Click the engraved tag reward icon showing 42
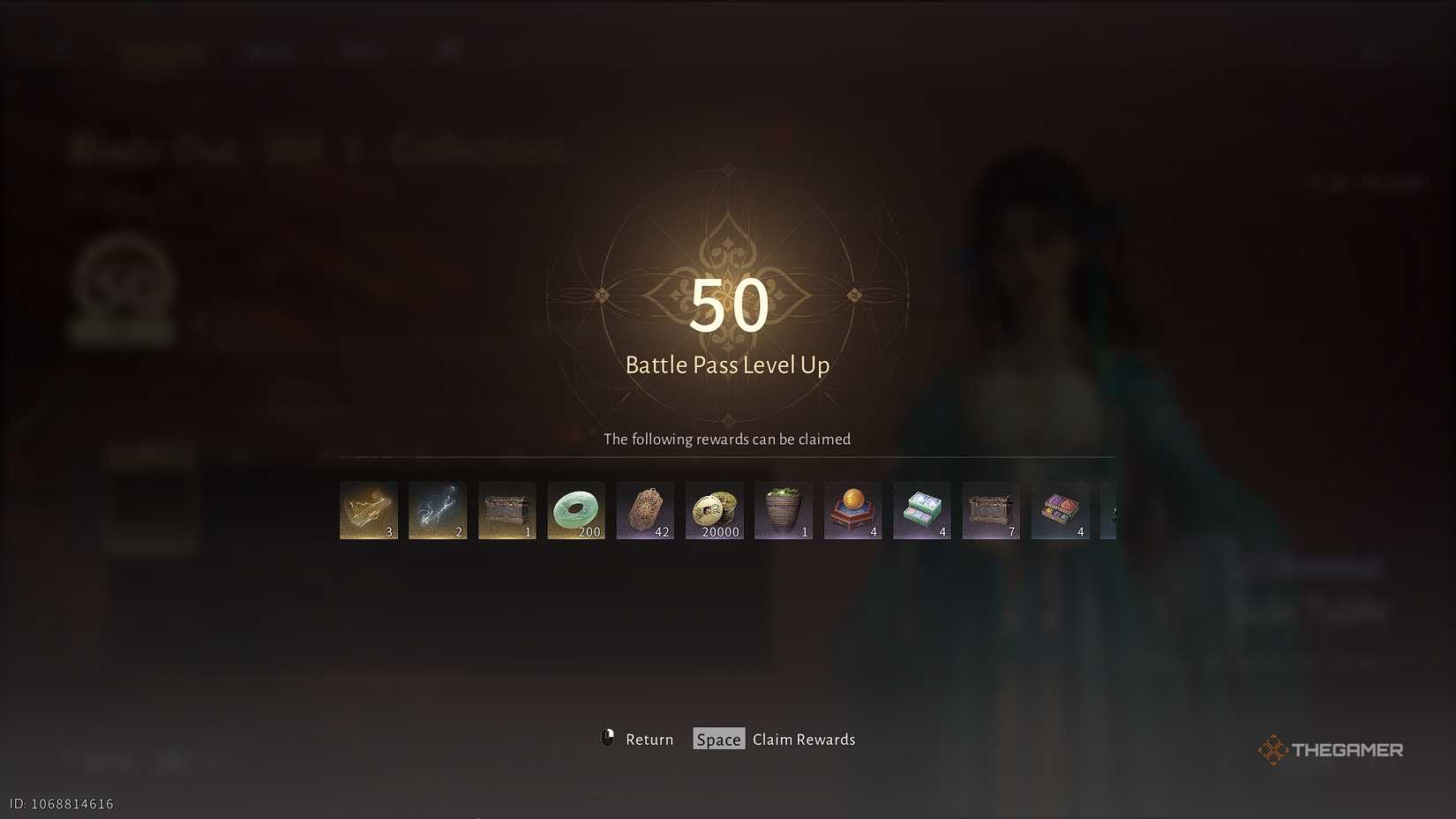This screenshot has width=1456, height=819. coord(645,510)
